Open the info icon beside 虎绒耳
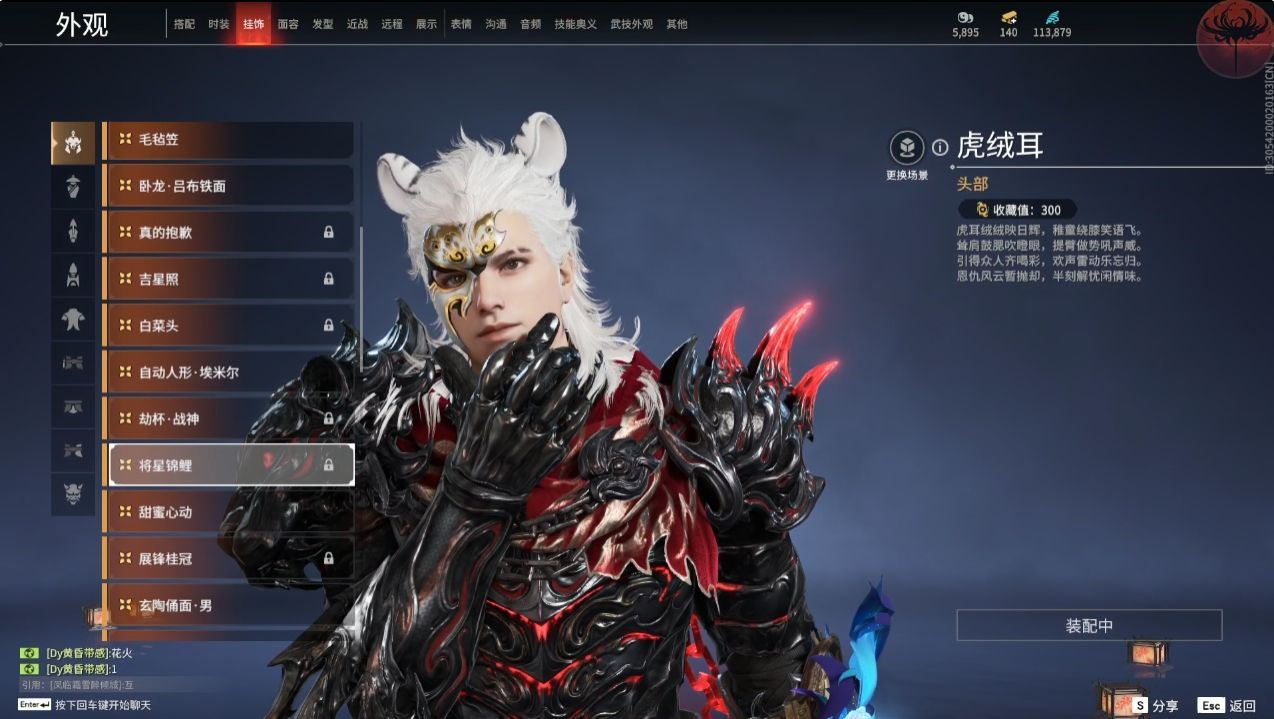This screenshot has width=1274, height=719. 940,148
